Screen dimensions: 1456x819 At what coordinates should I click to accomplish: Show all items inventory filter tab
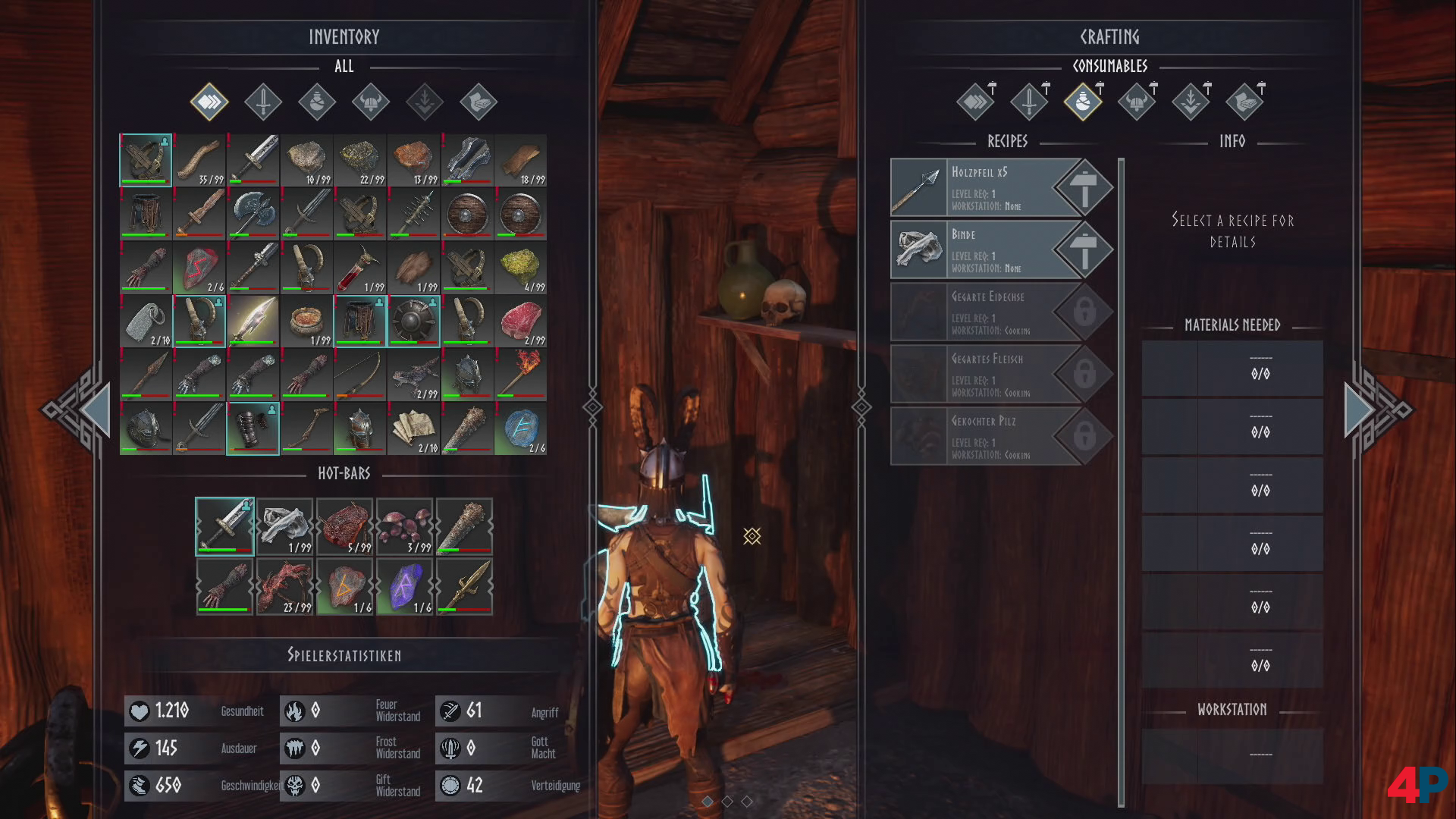coord(209,102)
